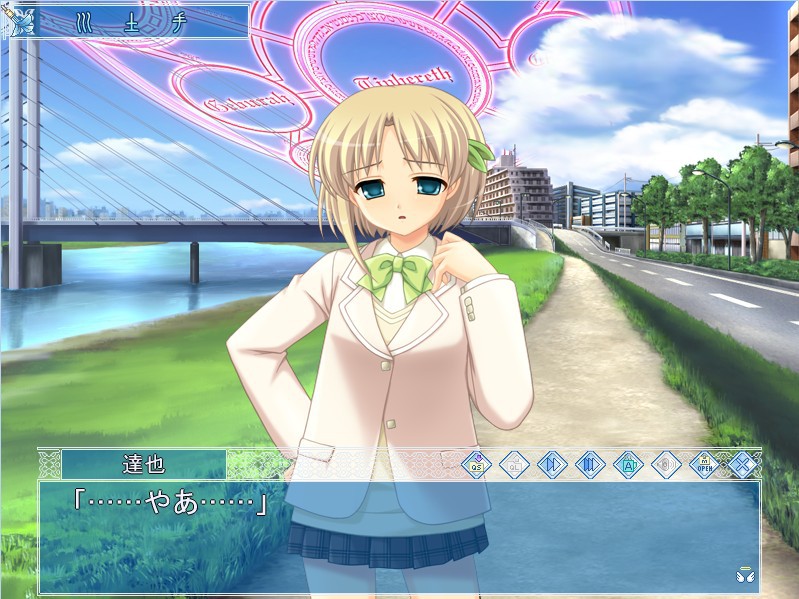Quick save with the QS icon
Viewport: 799px width, 599px height.
coord(476,464)
